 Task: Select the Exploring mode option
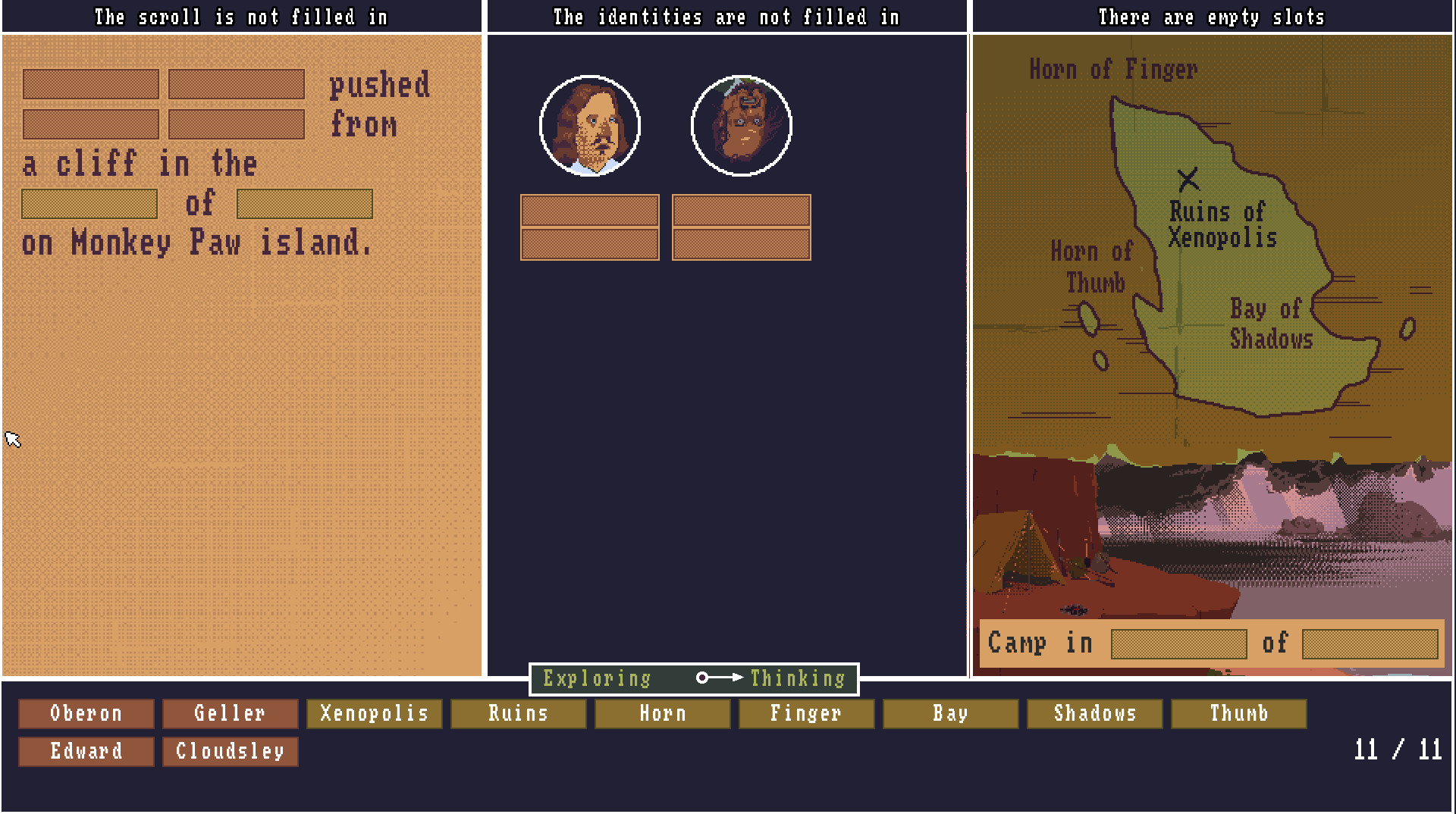pos(596,678)
